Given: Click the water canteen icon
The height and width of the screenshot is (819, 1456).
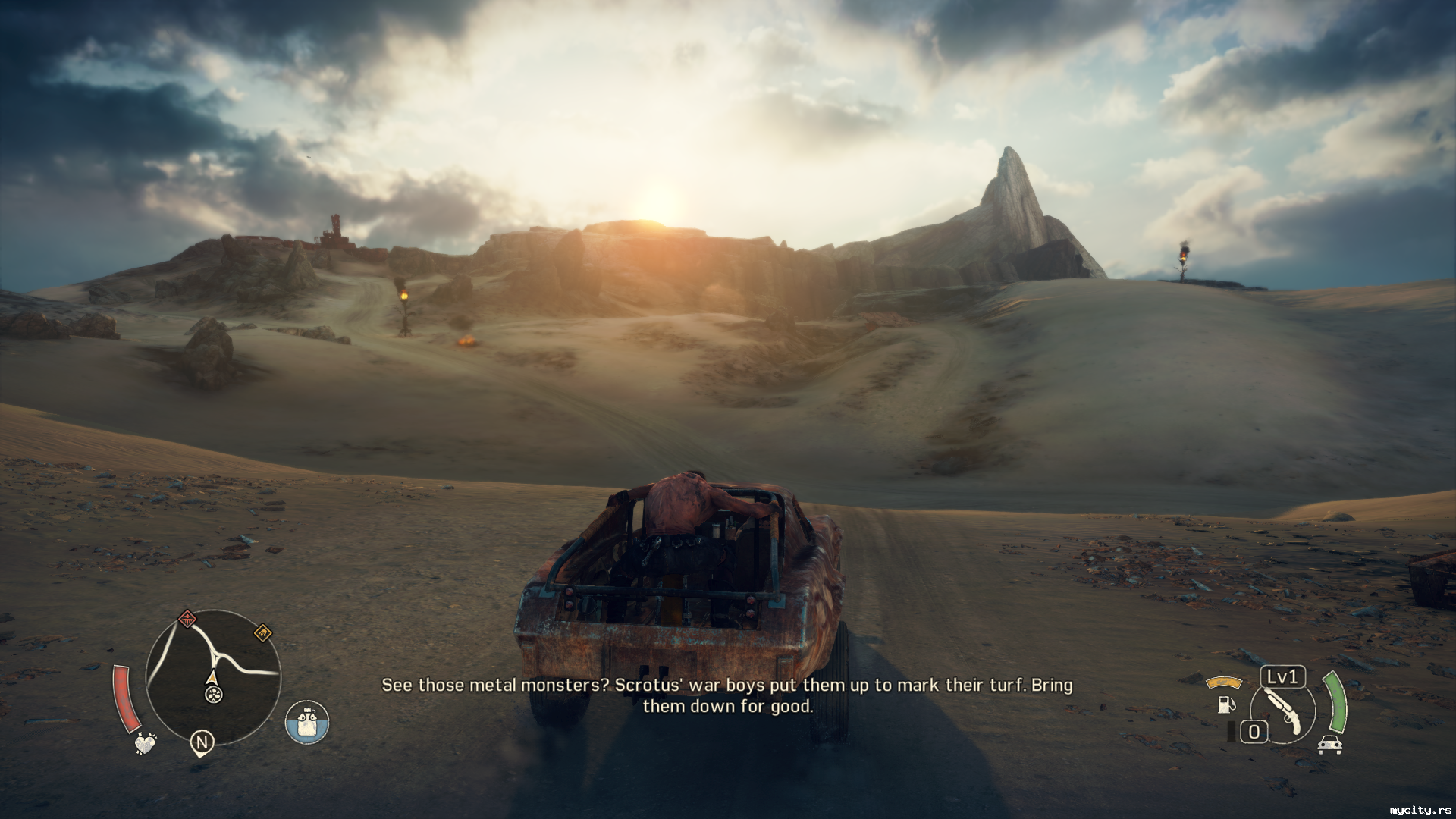Looking at the screenshot, I should [307, 722].
